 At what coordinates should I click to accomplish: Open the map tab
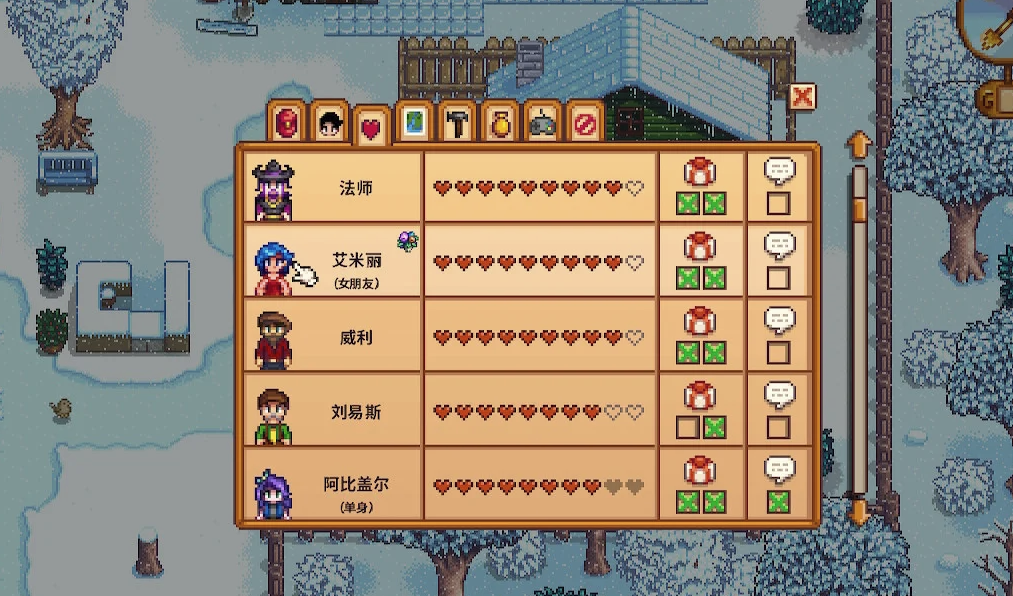tap(415, 123)
